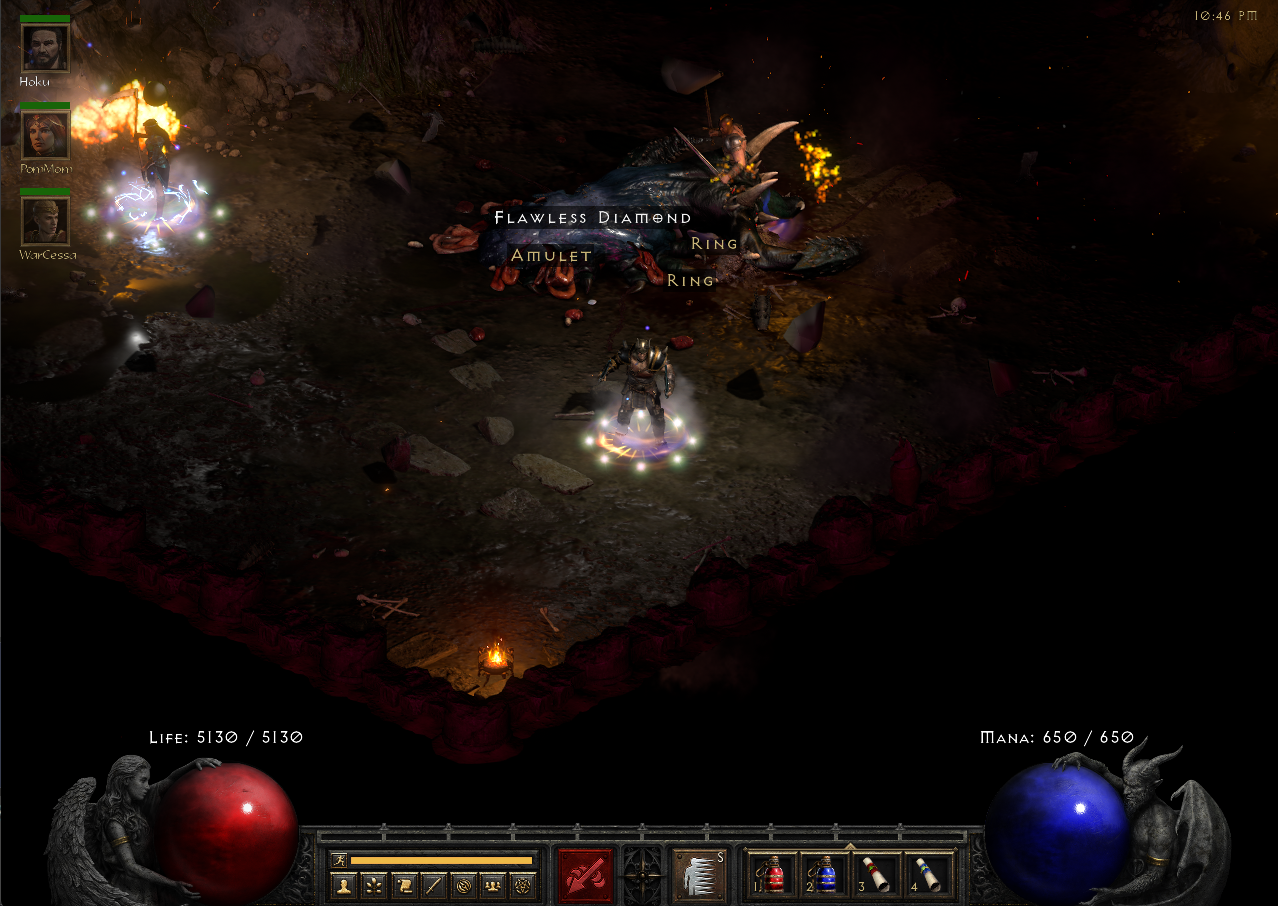Viewport: 1278px width, 906px height.
Task: Click the globe icon in the mini panel
Action: [463, 885]
